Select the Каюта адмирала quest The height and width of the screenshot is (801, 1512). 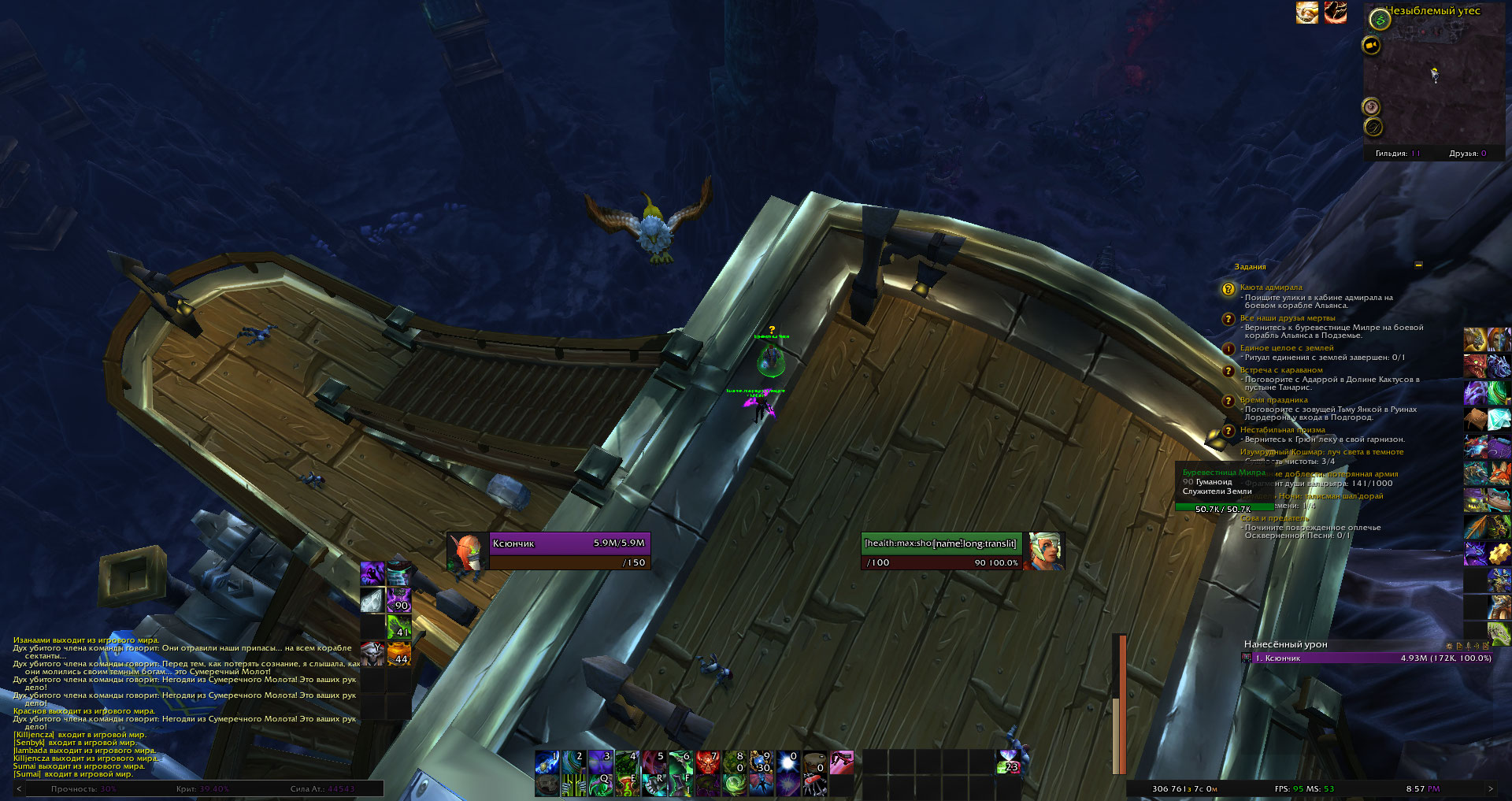click(x=1270, y=287)
